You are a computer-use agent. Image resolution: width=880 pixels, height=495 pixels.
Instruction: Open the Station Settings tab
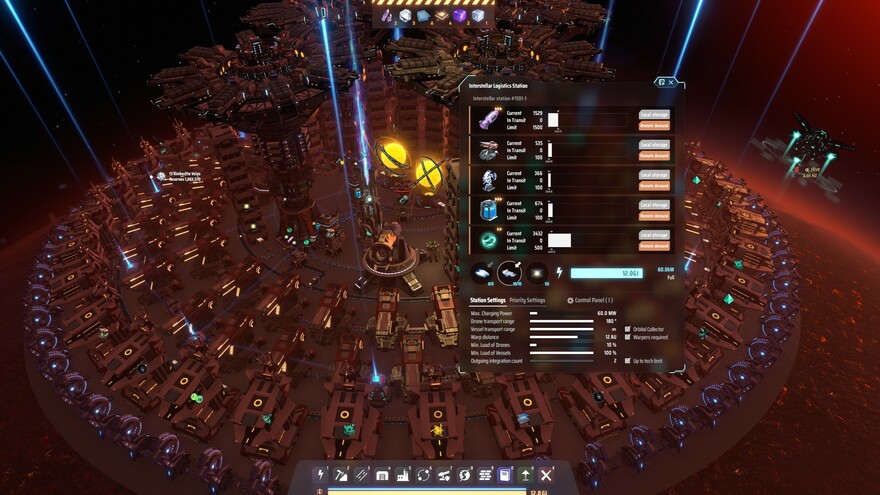coord(488,300)
